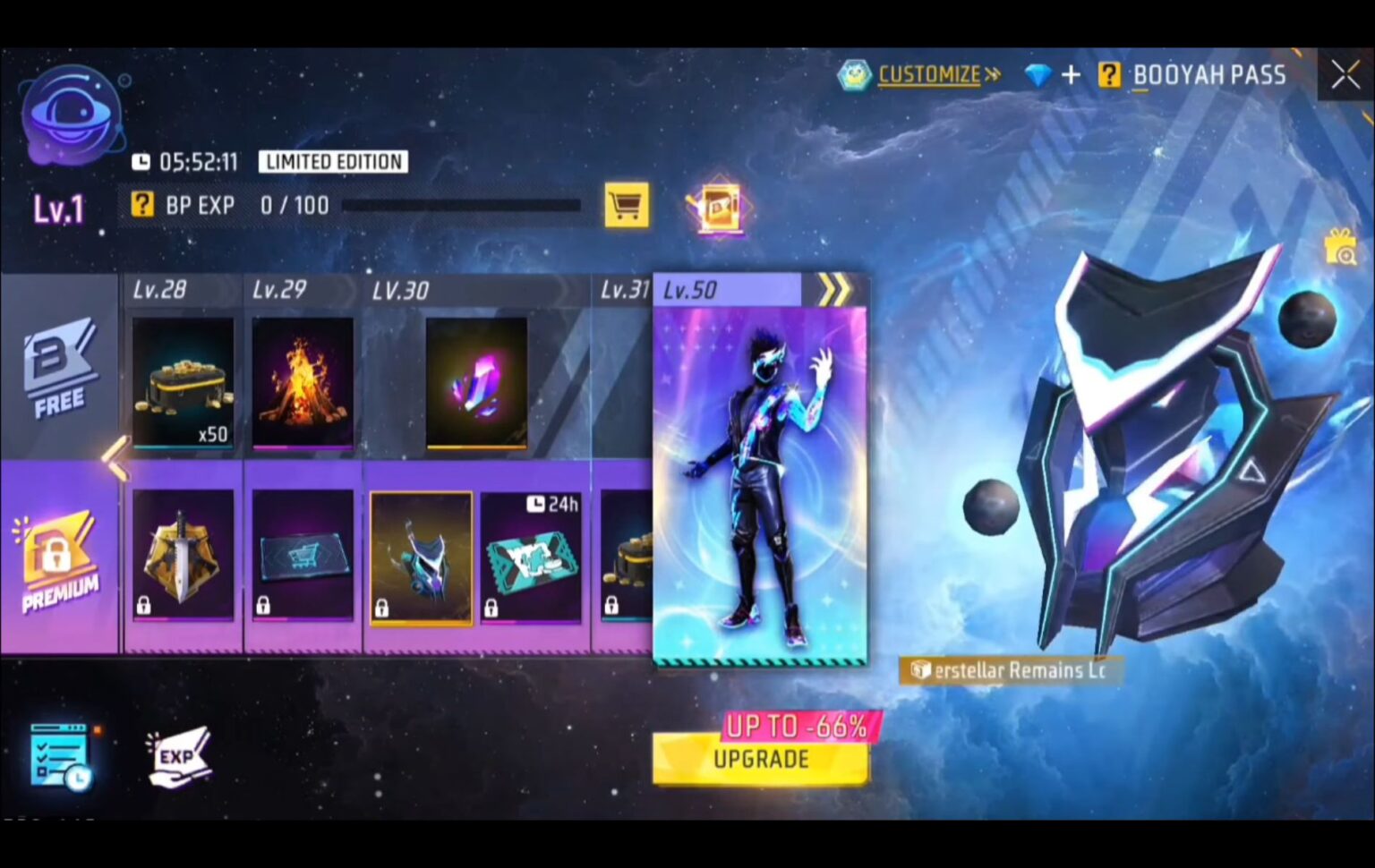Select the Lv.30 crystal reward thumbnail
Viewport: 1375px width, 868px height.
pos(475,383)
